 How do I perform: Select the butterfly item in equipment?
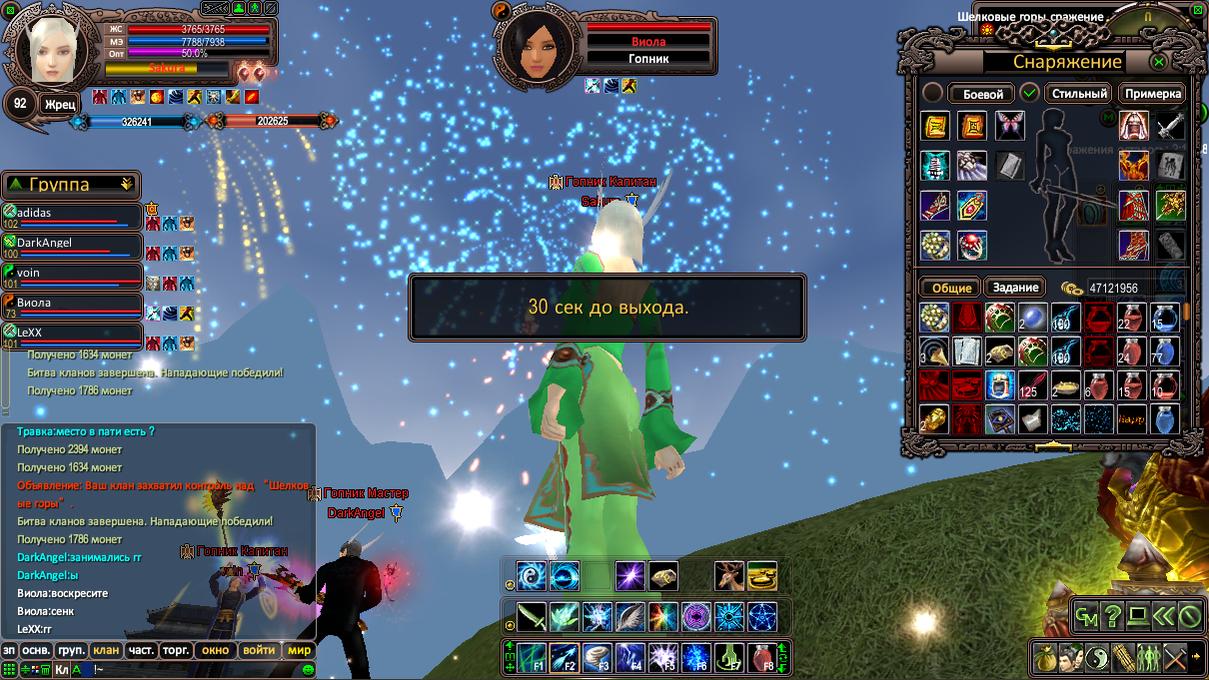[x=1010, y=125]
